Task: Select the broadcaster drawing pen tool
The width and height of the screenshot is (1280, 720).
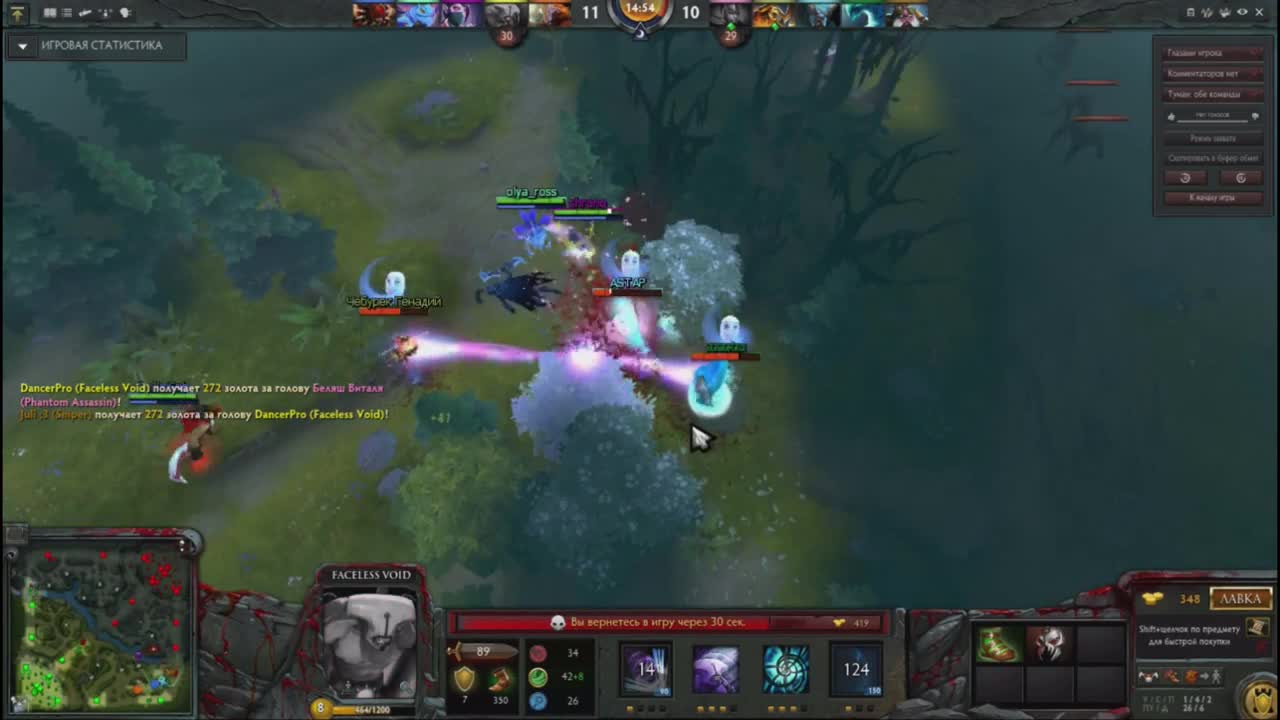Action: [x=85, y=13]
